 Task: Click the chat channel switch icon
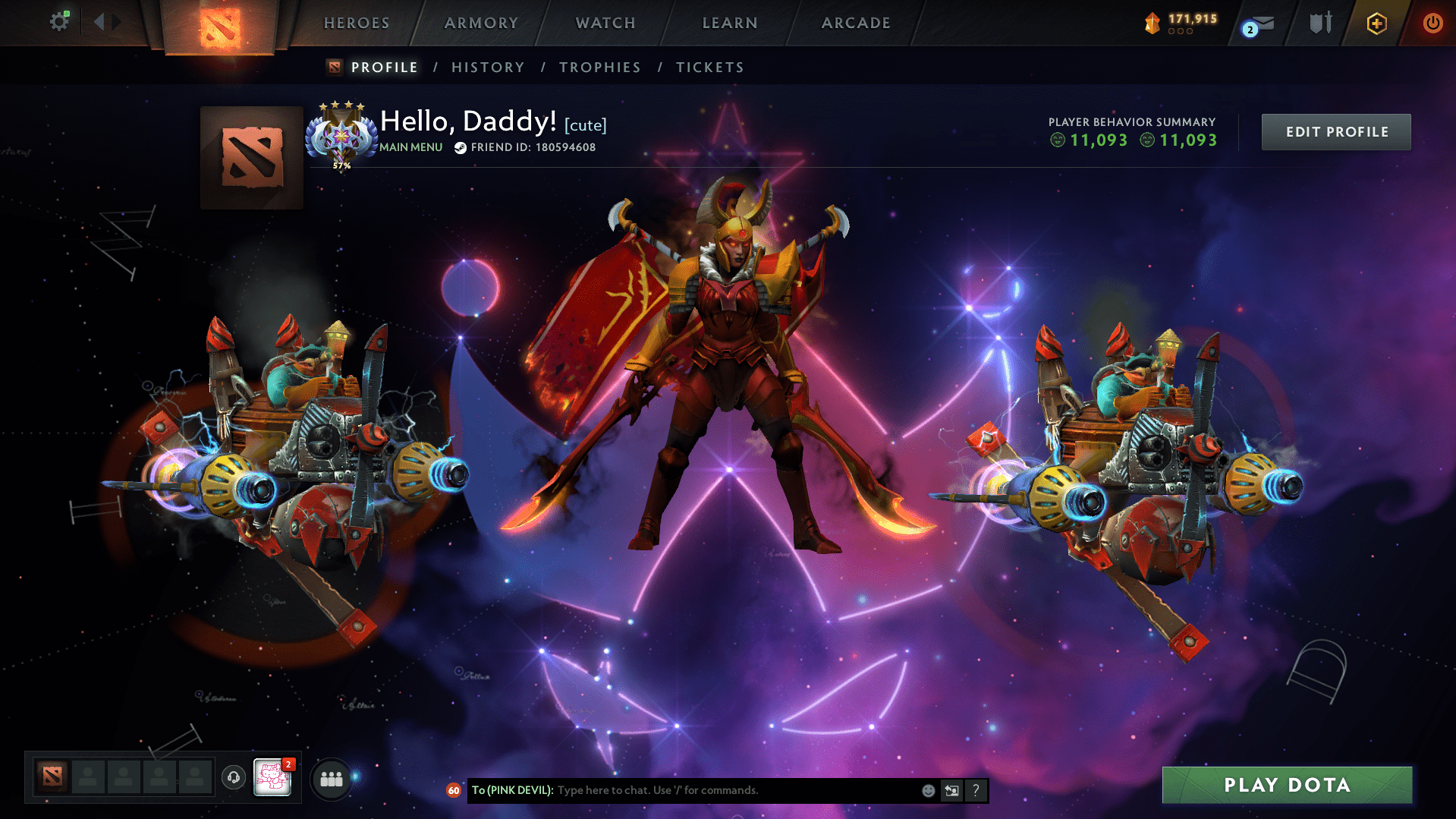coord(952,790)
